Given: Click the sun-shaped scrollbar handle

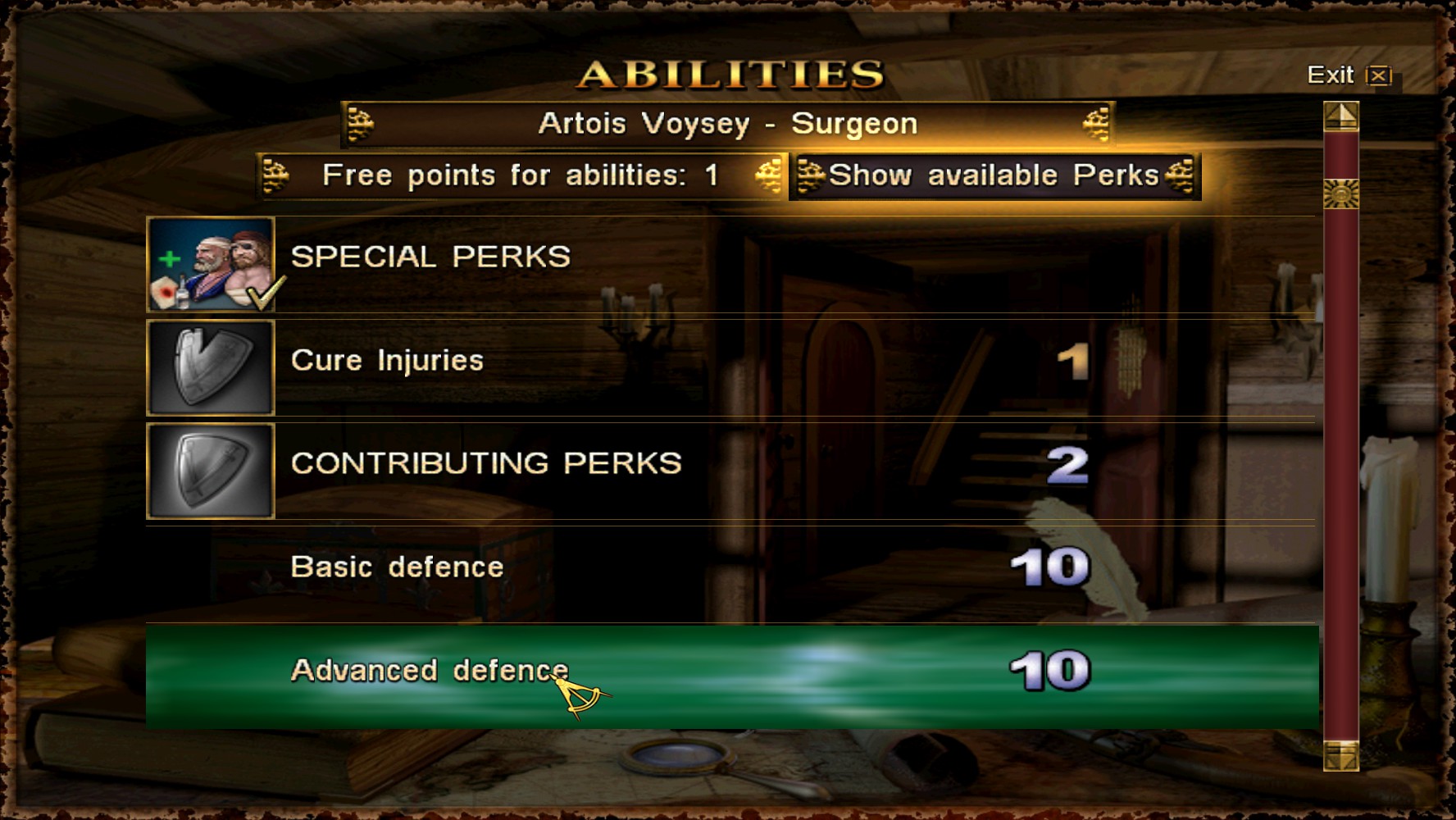Looking at the screenshot, I should pos(1341,194).
